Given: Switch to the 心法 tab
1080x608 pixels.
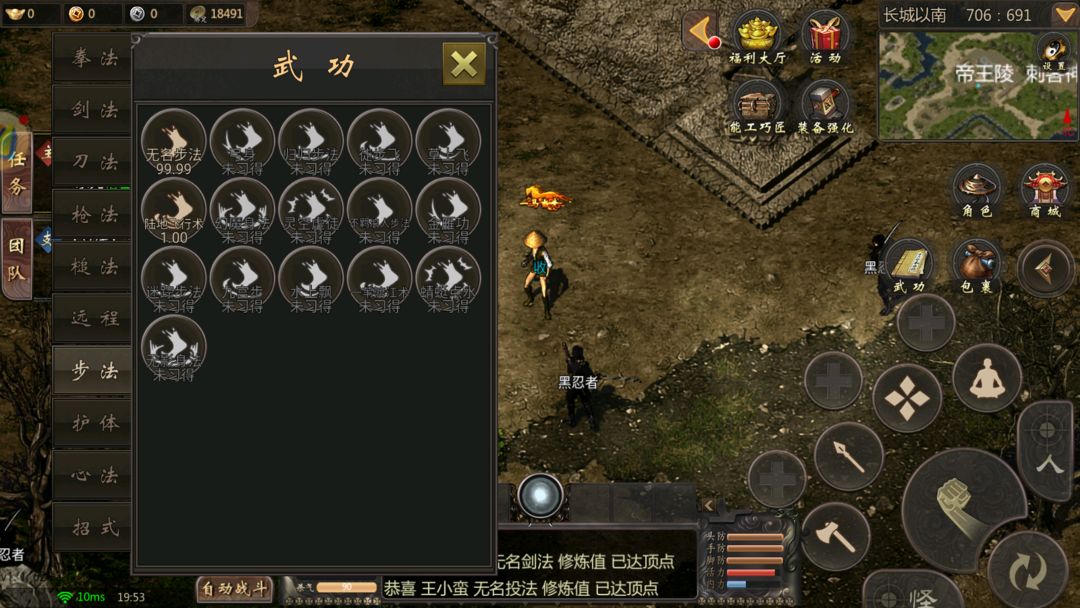Looking at the screenshot, I should [x=94, y=475].
